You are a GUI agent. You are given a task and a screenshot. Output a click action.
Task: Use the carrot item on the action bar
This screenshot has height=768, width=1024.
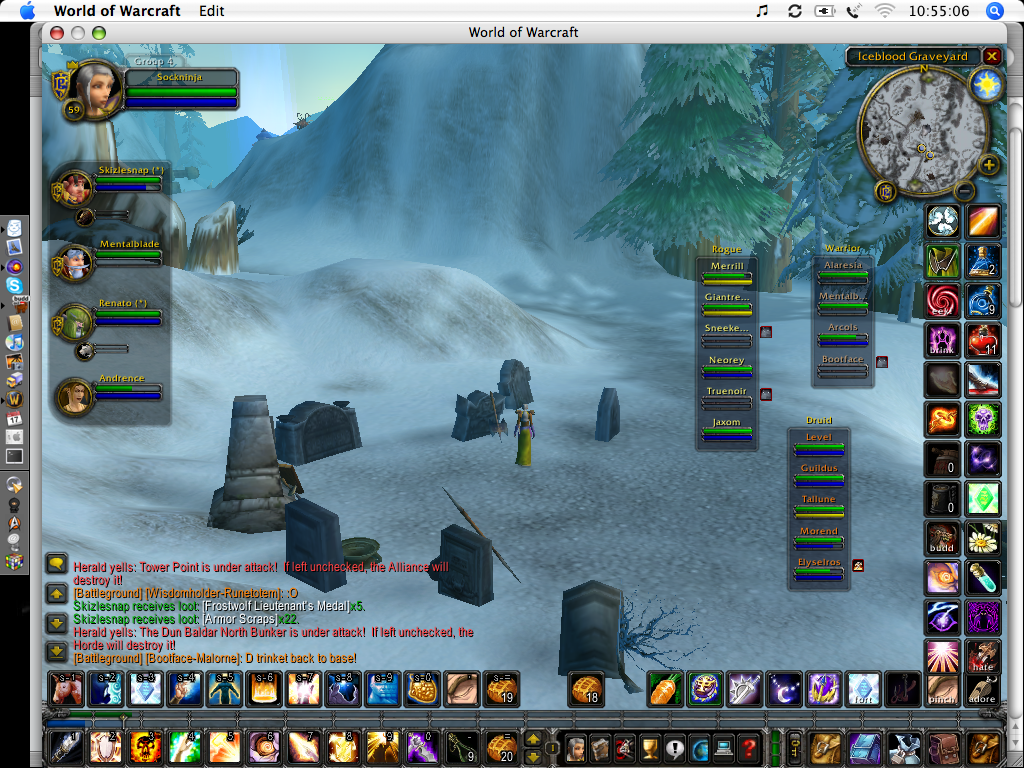(x=665, y=689)
